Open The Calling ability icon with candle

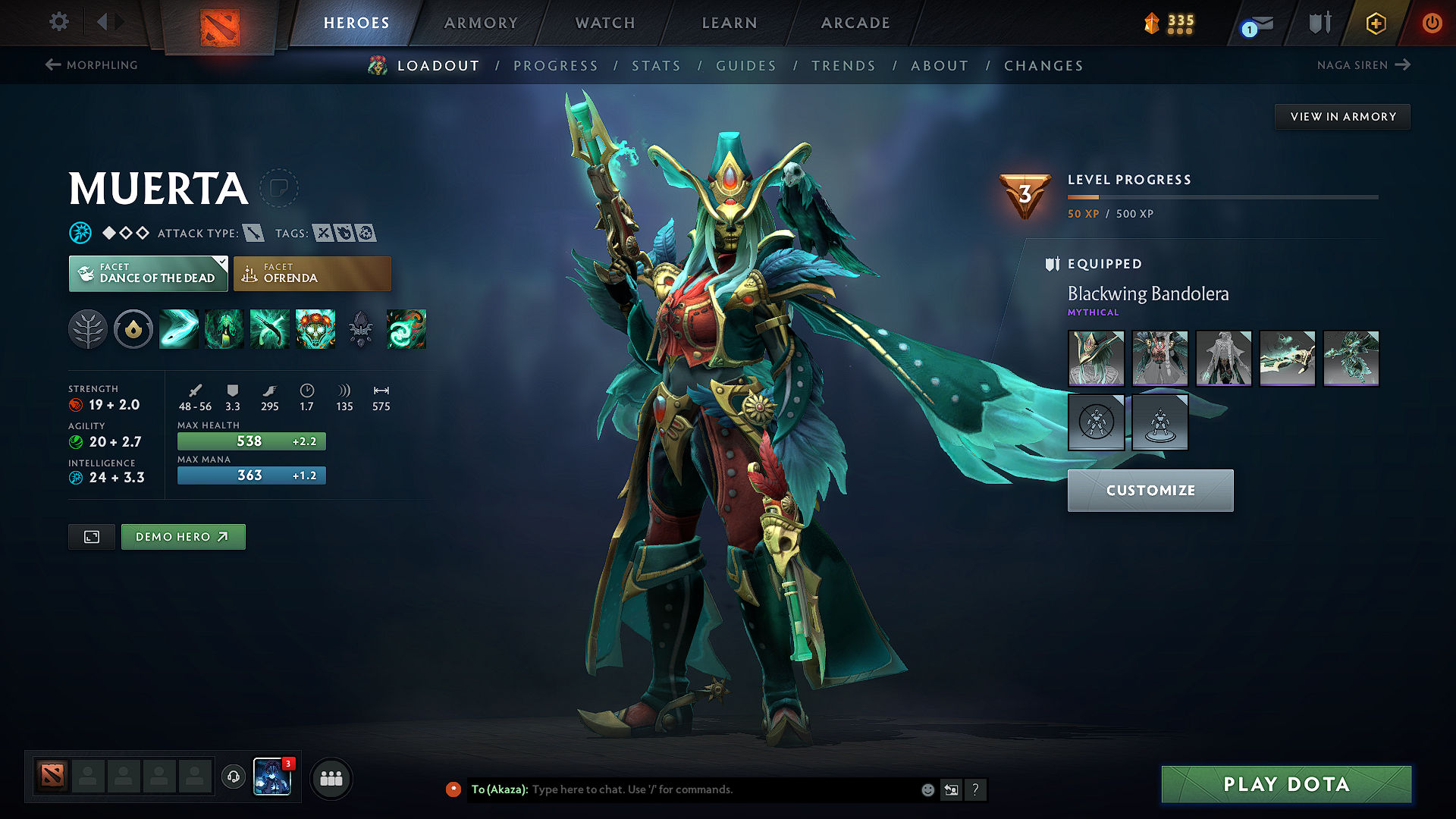pyautogui.click(x=224, y=329)
